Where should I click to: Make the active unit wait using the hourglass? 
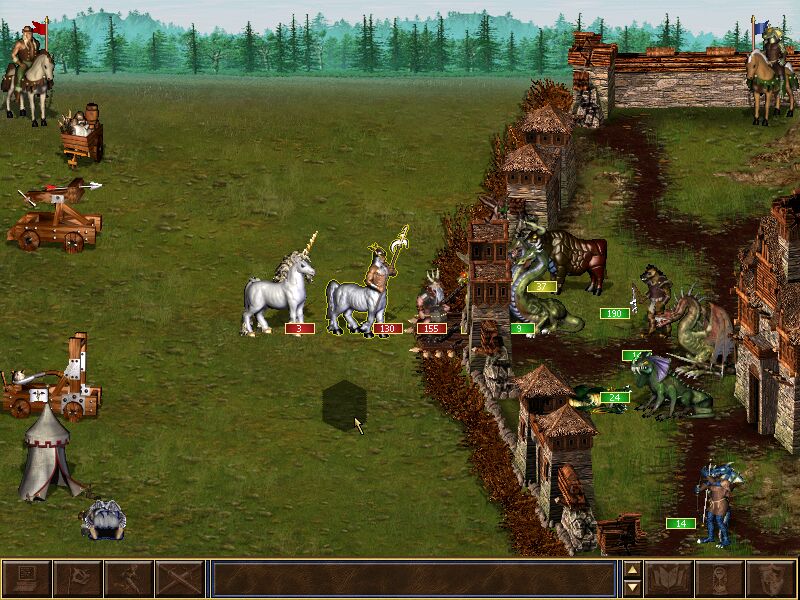click(719, 579)
